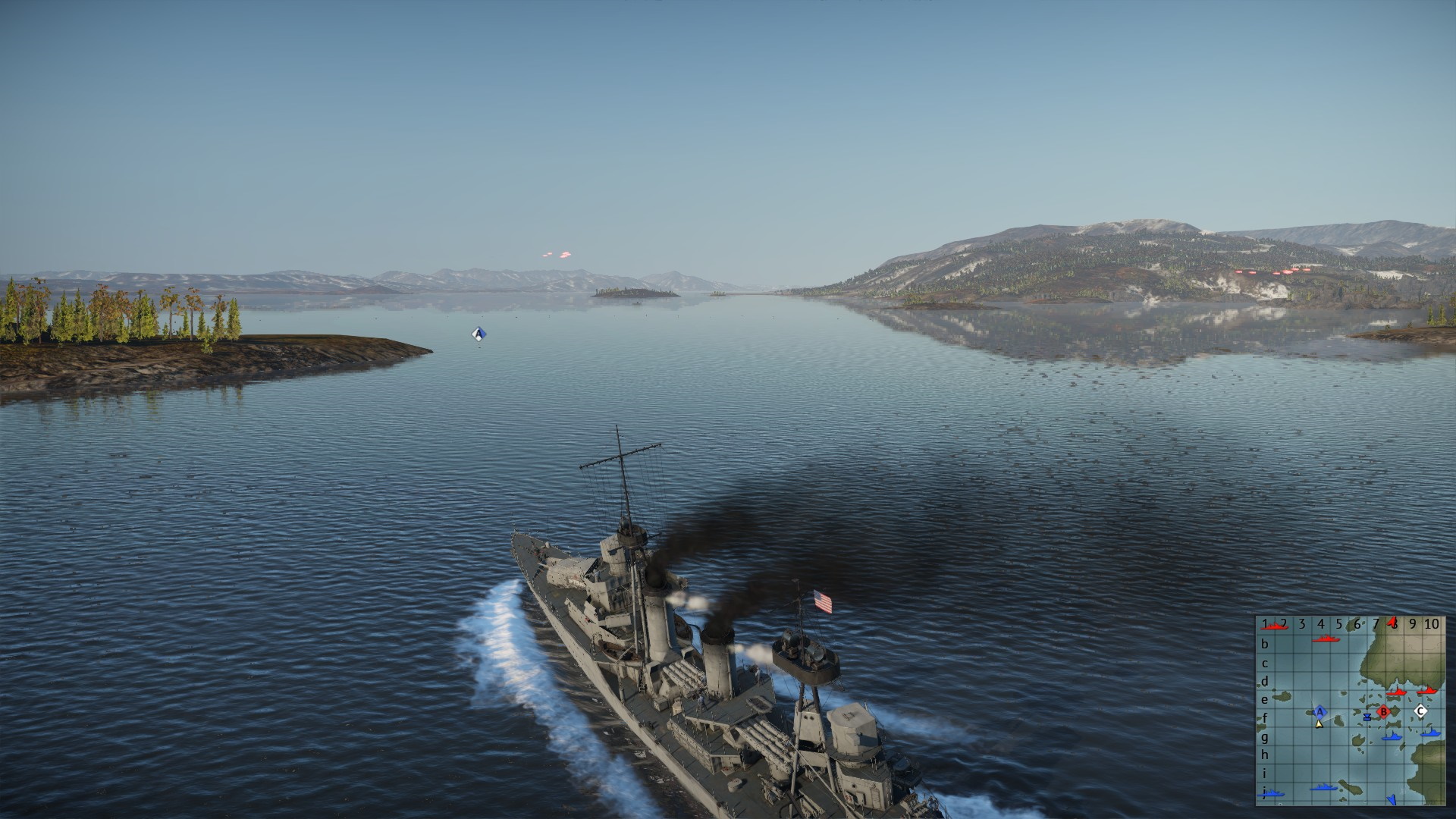Viewport: 1456px width, 819px height.
Task: Click the floating capture point A marker
Action: point(478,333)
